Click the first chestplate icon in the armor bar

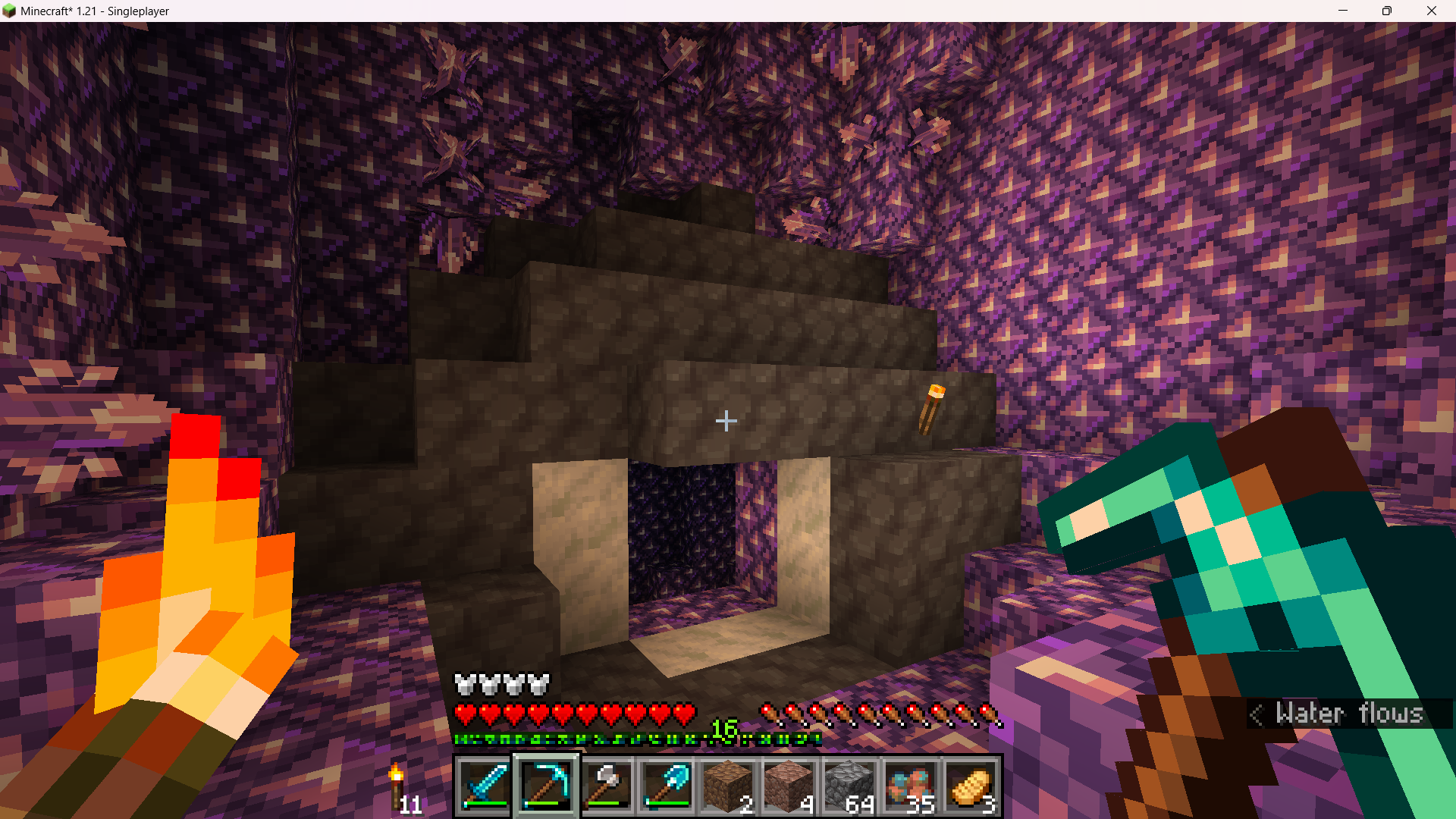[x=466, y=683]
